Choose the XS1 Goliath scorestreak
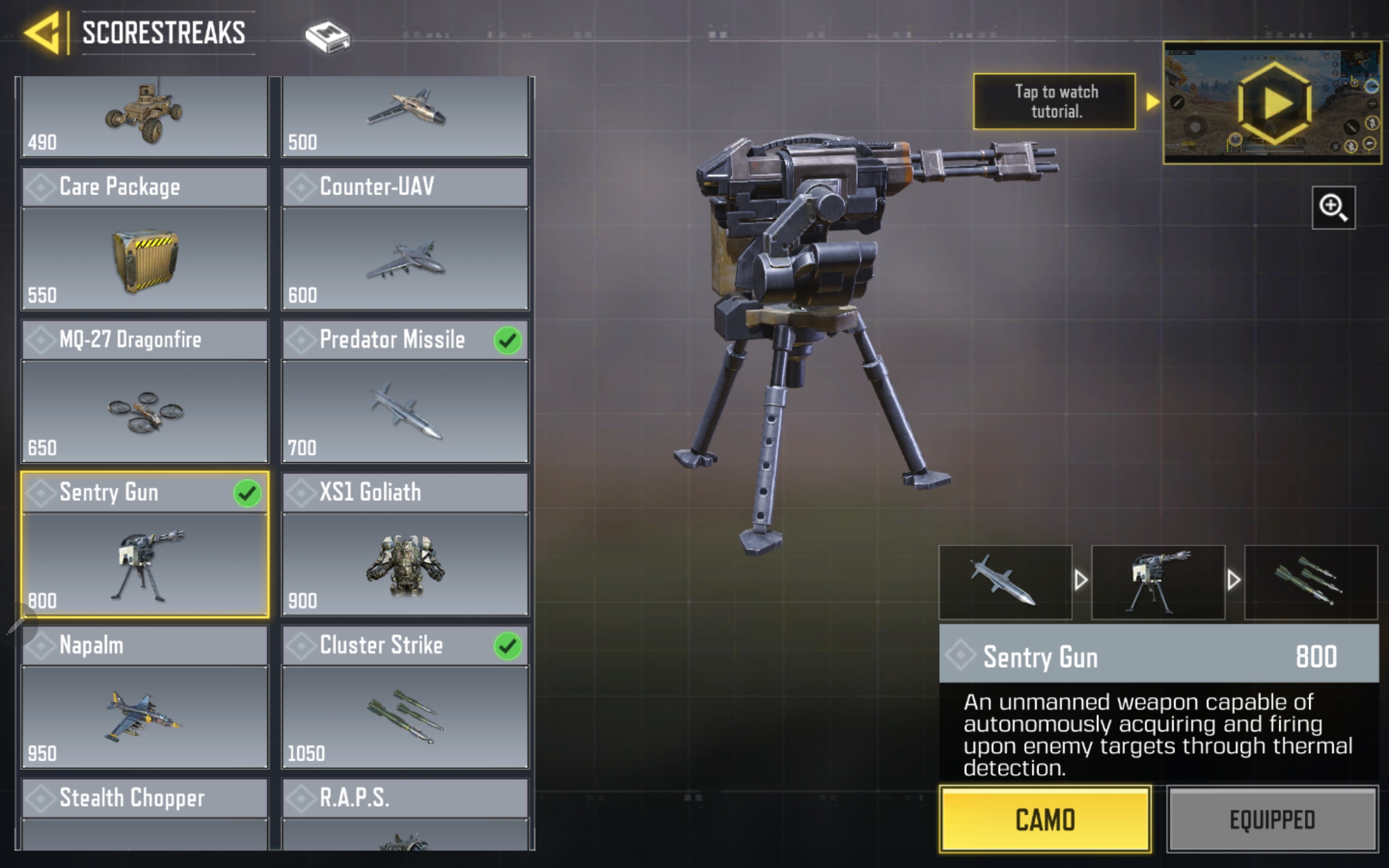Screen dimensions: 1389x868 [405, 544]
